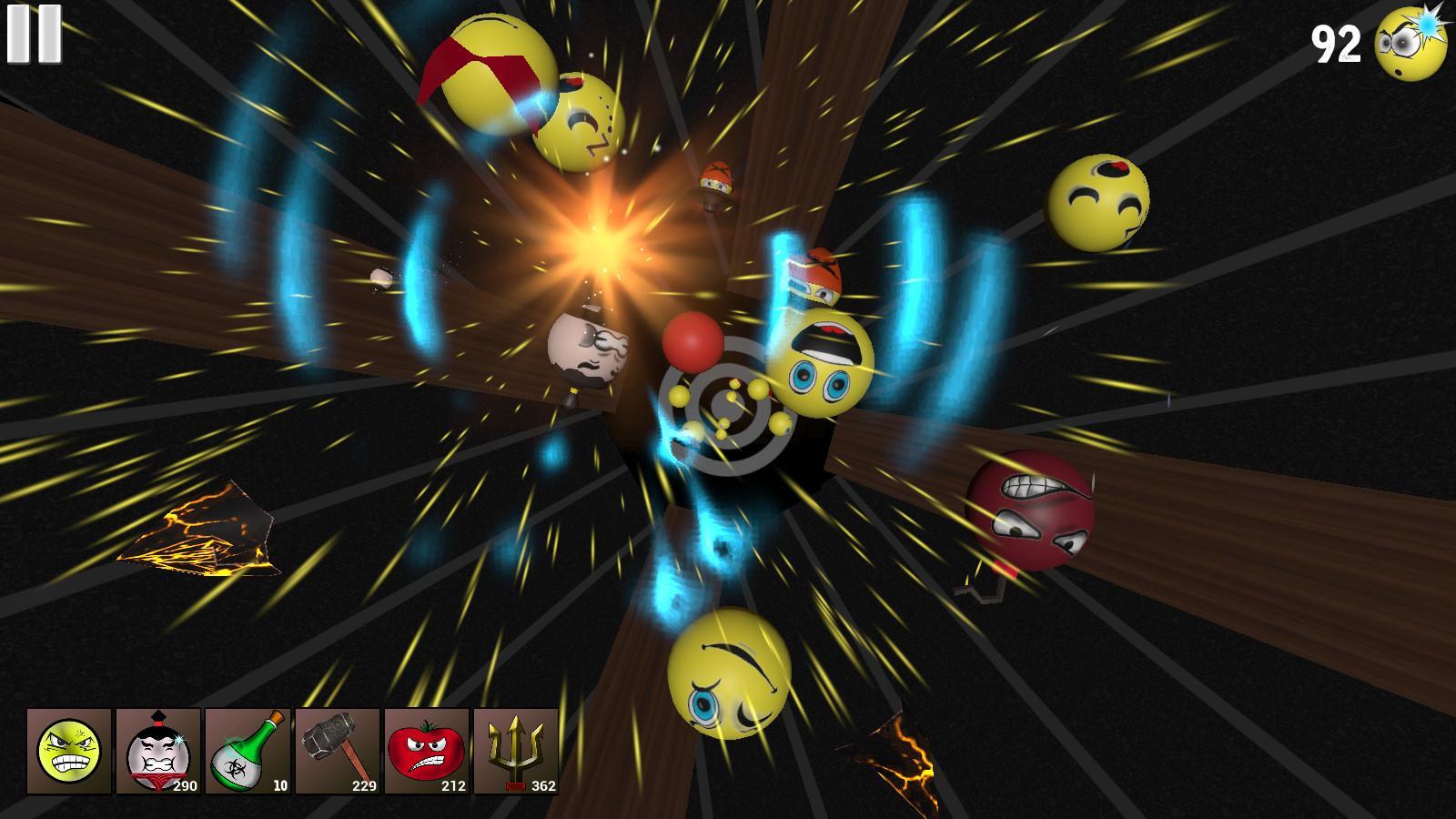
Task: Select the angry yellow smiley slot
Action: [x=69, y=751]
